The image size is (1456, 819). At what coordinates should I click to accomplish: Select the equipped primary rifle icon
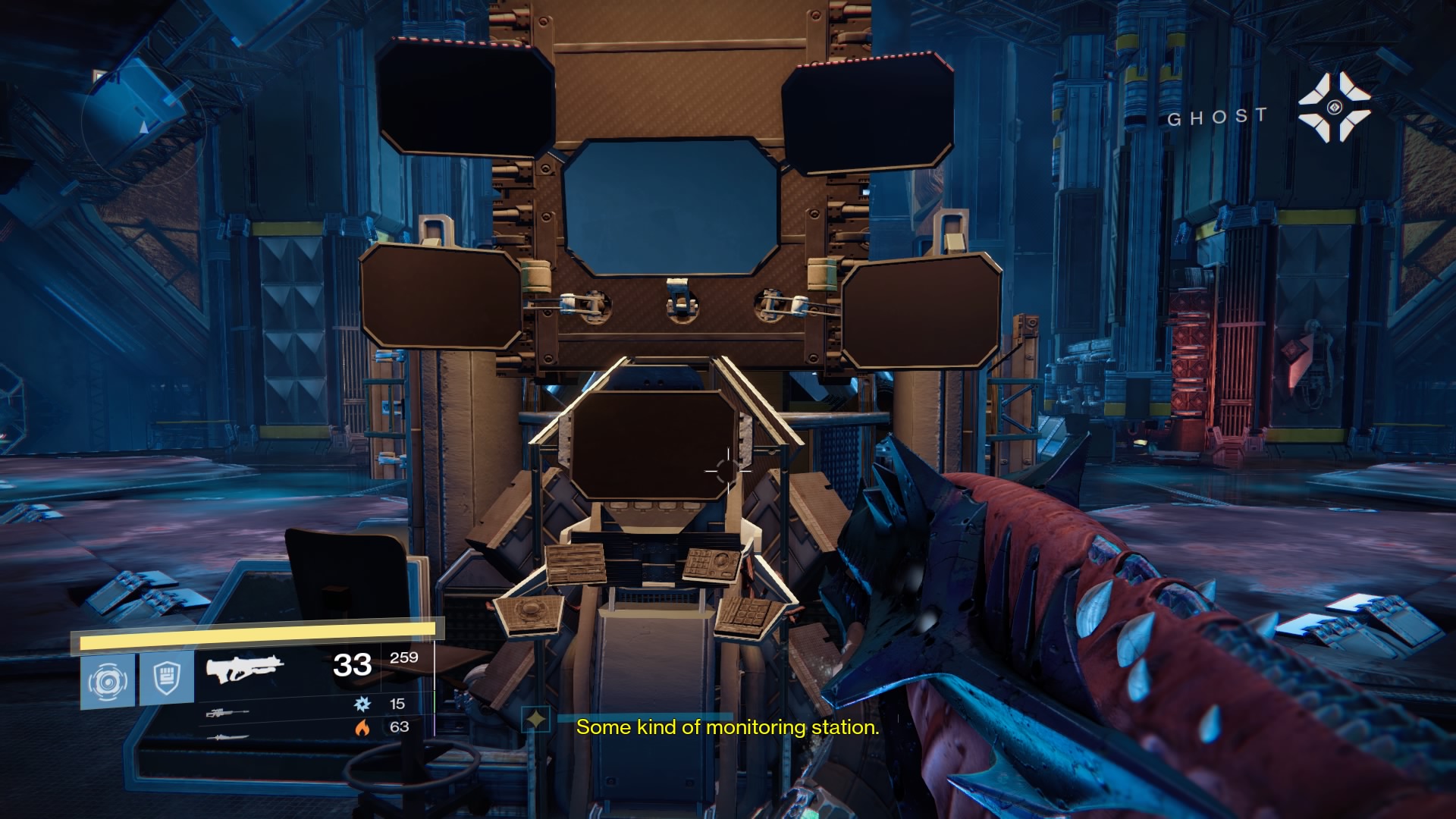tap(244, 669)
